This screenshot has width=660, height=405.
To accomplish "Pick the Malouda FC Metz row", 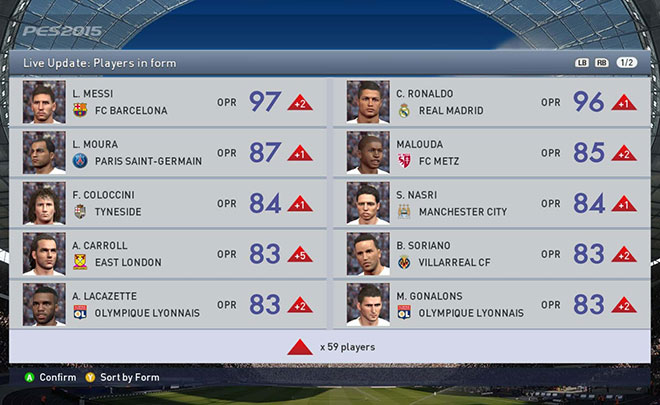I will [491, 153].
